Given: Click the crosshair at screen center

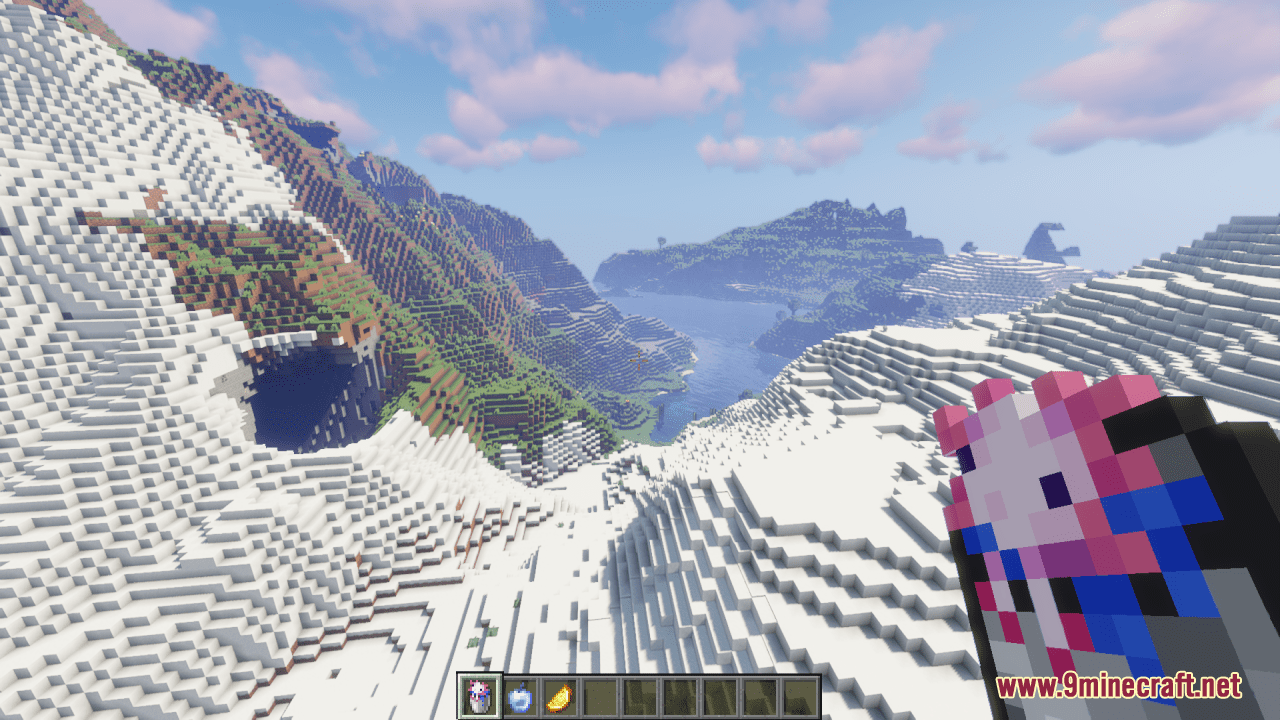Looking at the screenshot, I should [640, 360].
